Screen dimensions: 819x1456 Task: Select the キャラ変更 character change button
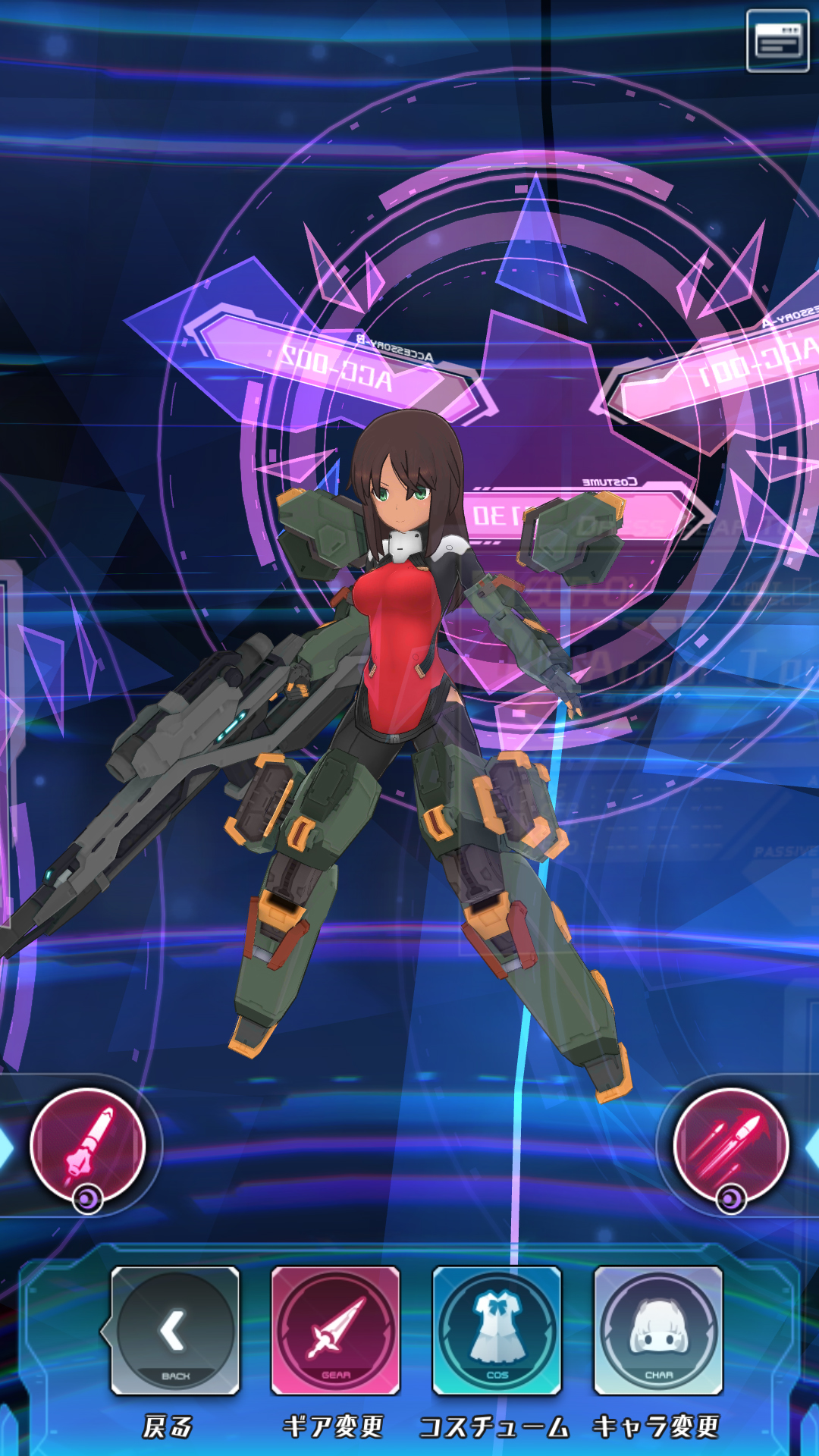(658, 1330)
